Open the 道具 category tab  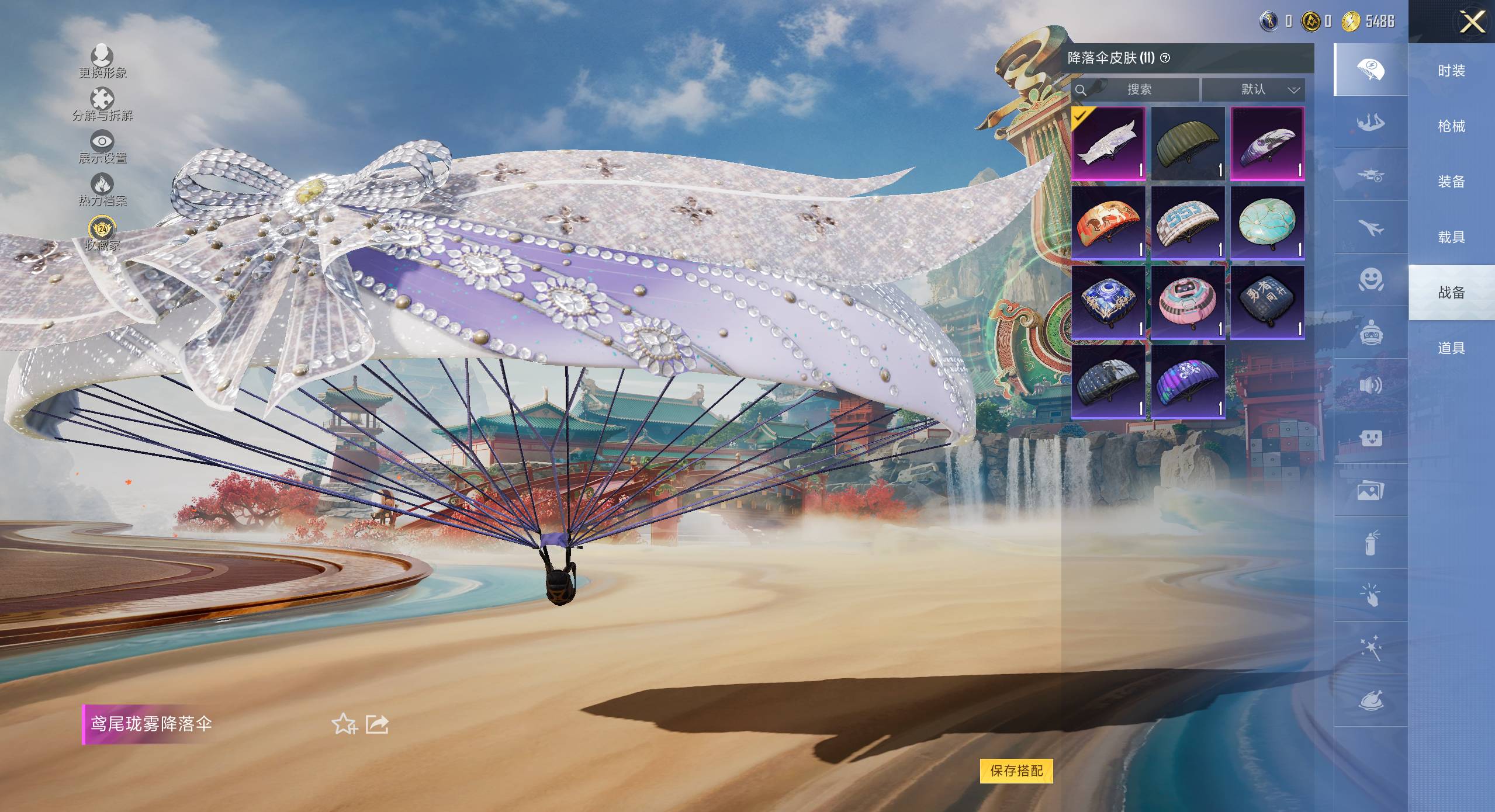point(1451,348)
